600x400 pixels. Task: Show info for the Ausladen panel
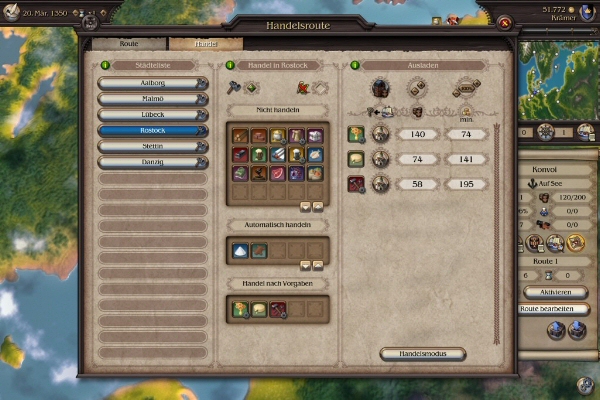353,65
